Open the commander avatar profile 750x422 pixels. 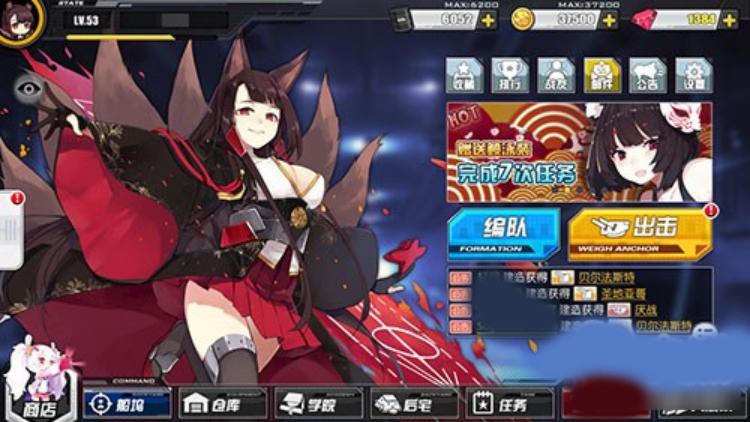point(20,22)
